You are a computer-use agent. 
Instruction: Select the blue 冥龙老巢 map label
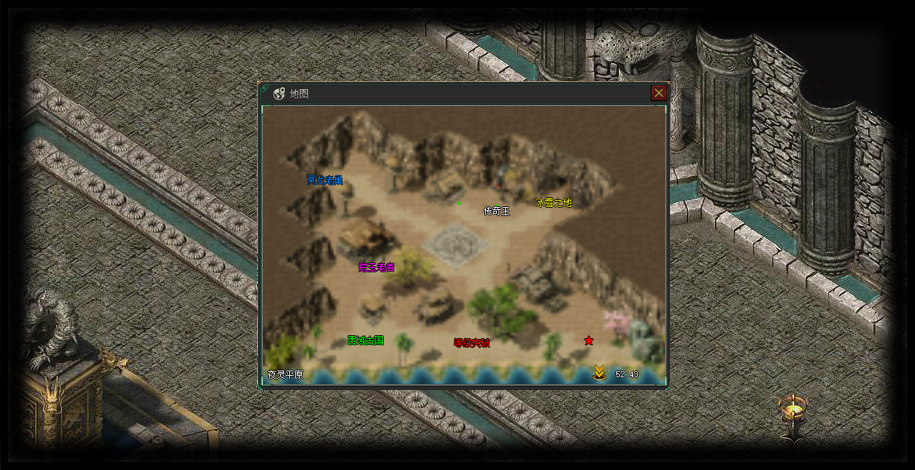(325, 180)
